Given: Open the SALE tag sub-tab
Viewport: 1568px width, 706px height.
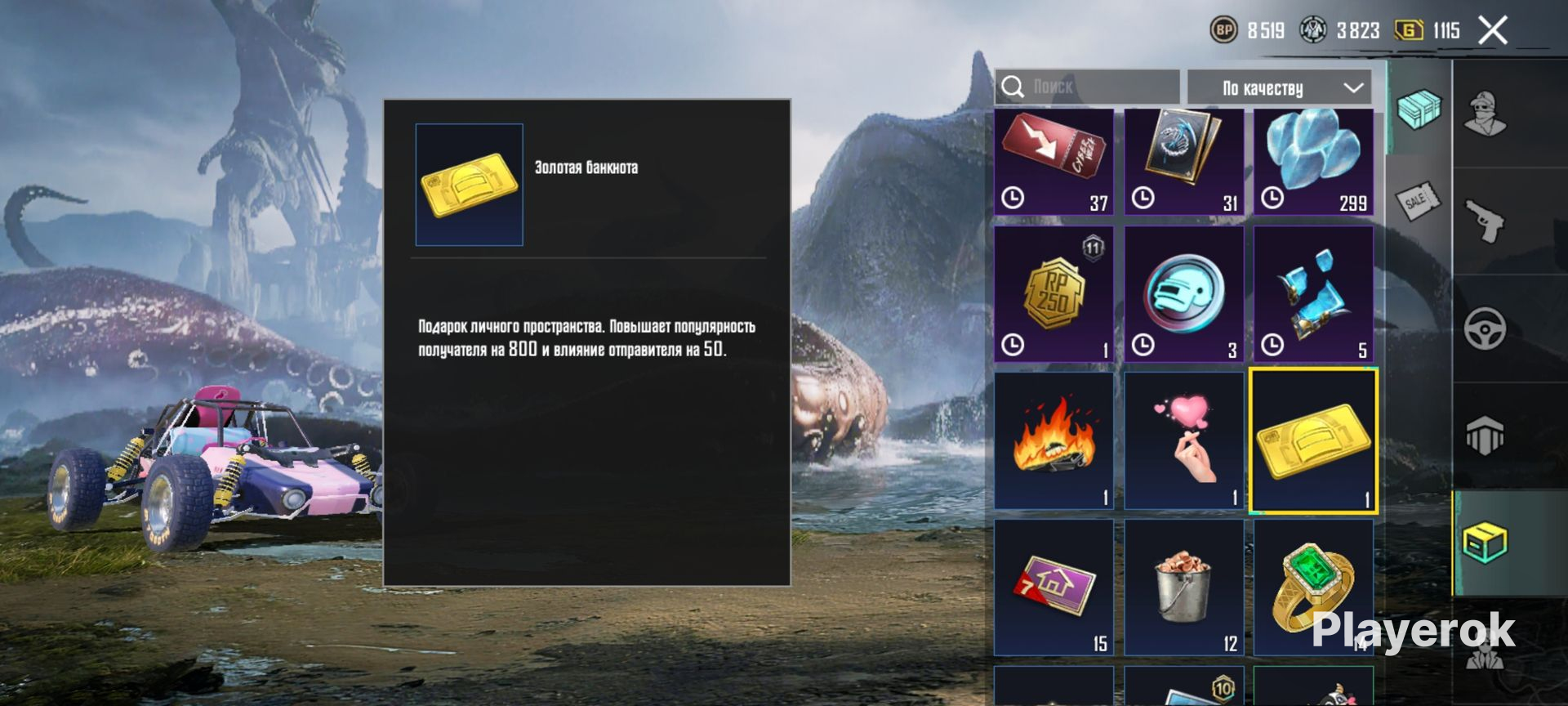Looking at the screenshot, I should 1418,199.
